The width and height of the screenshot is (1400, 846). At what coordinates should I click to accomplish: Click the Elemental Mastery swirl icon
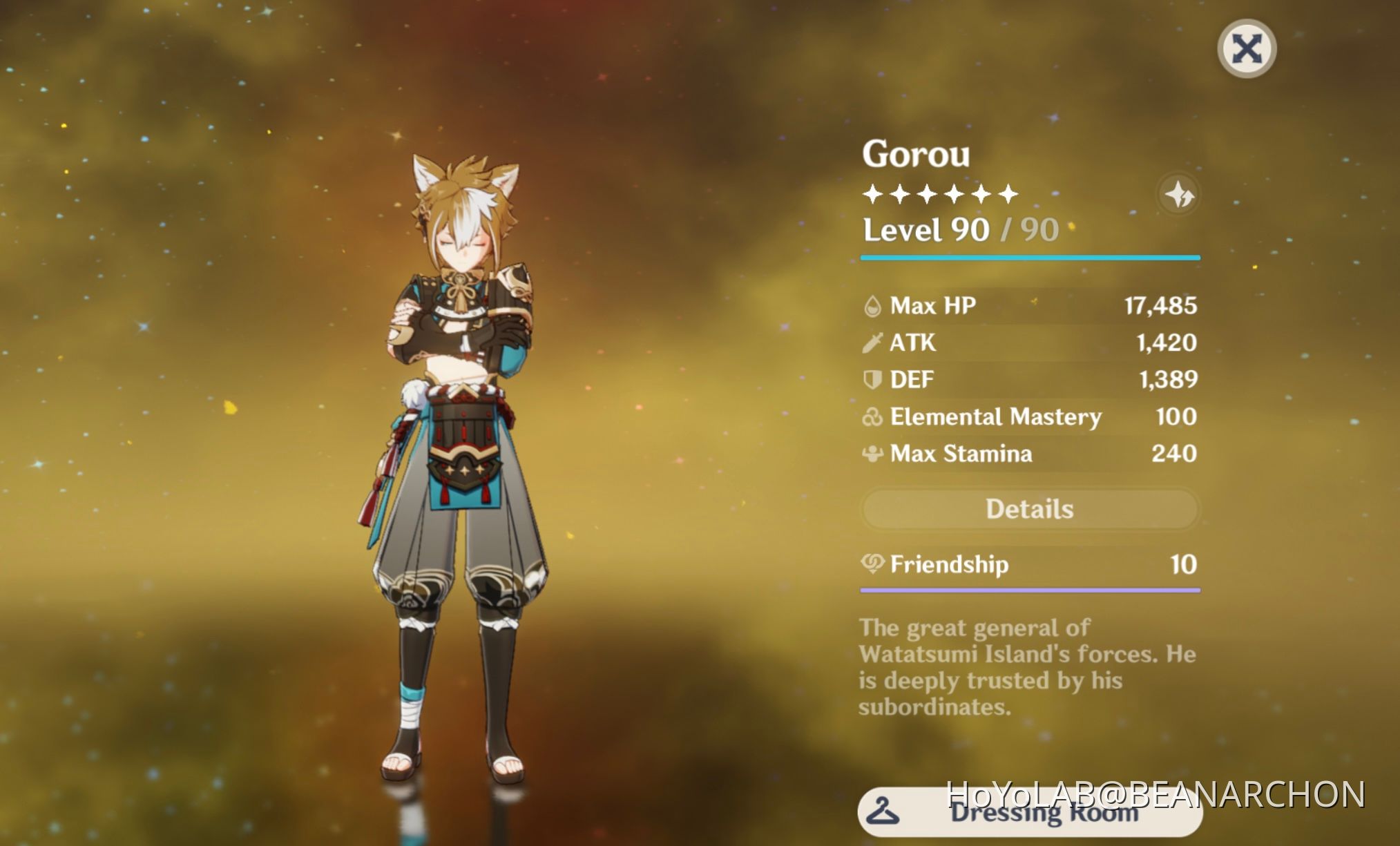click(872, 416)
